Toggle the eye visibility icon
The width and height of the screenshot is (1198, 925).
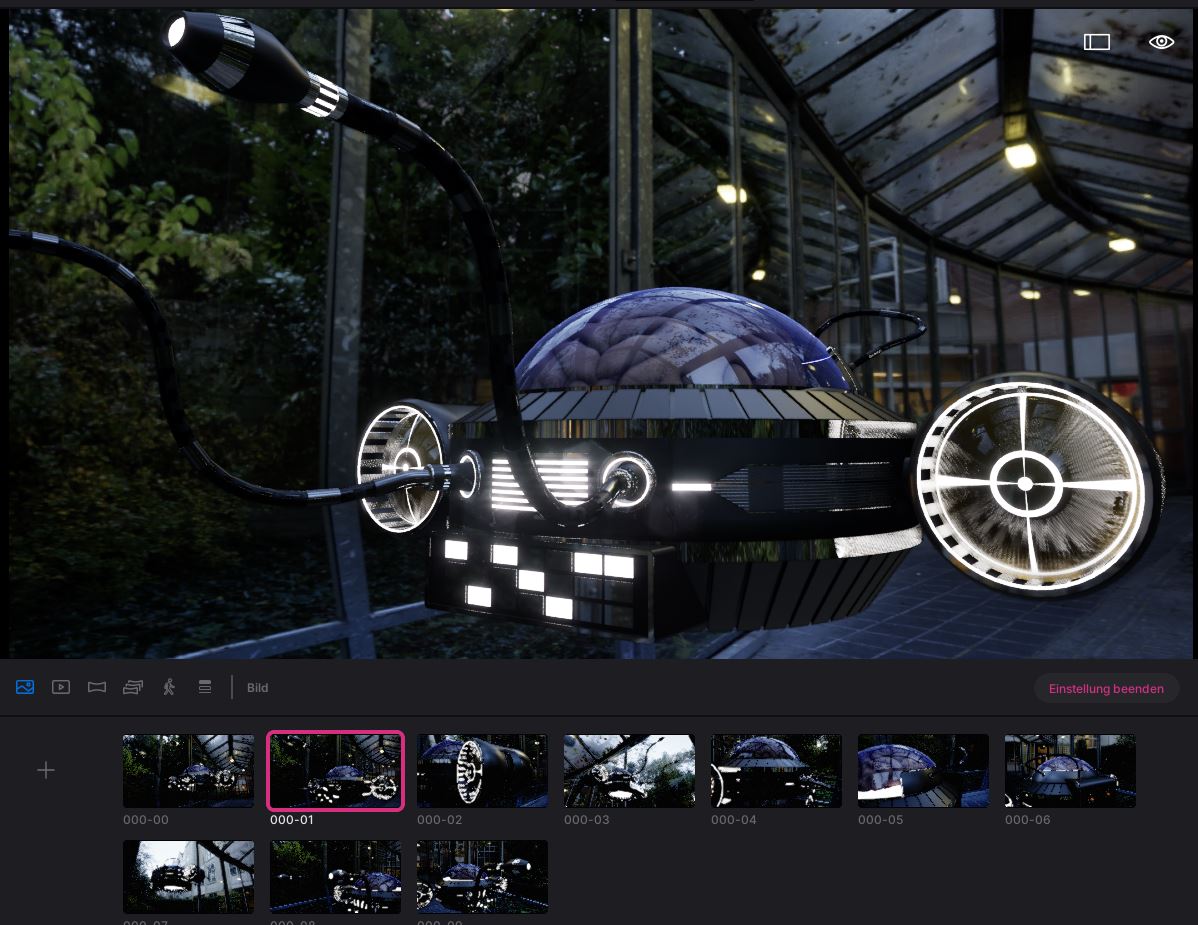pos(1161,42)
